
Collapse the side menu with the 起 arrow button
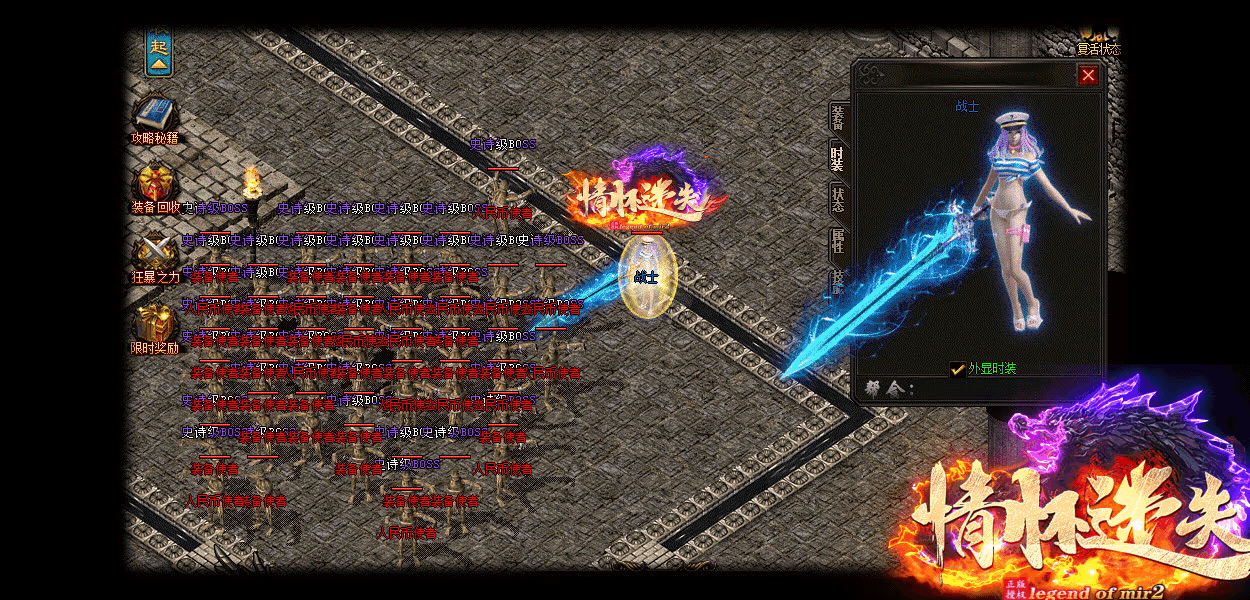click(159, 54)
